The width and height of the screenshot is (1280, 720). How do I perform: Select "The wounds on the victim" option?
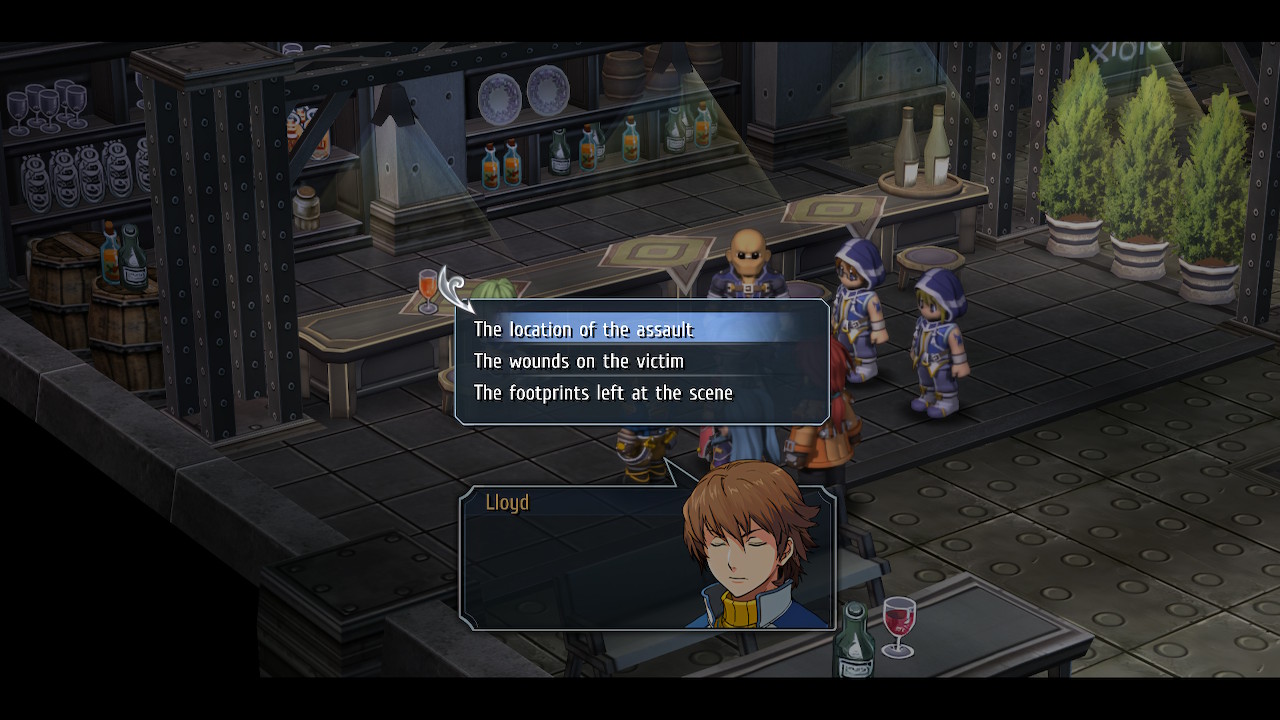578,361
